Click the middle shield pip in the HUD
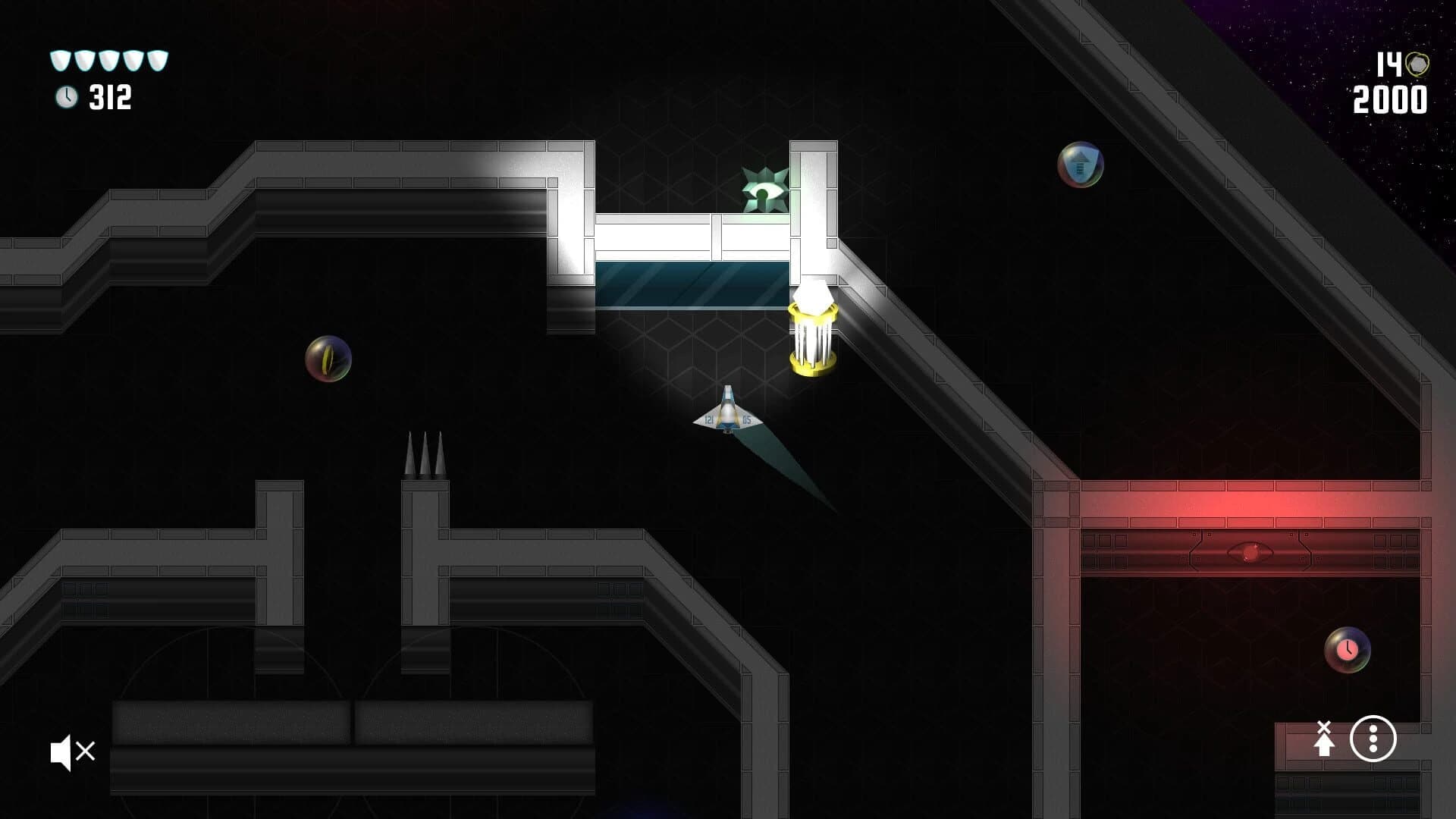The height and width of the screenshot is (819, 1456). tap(108, 59)
